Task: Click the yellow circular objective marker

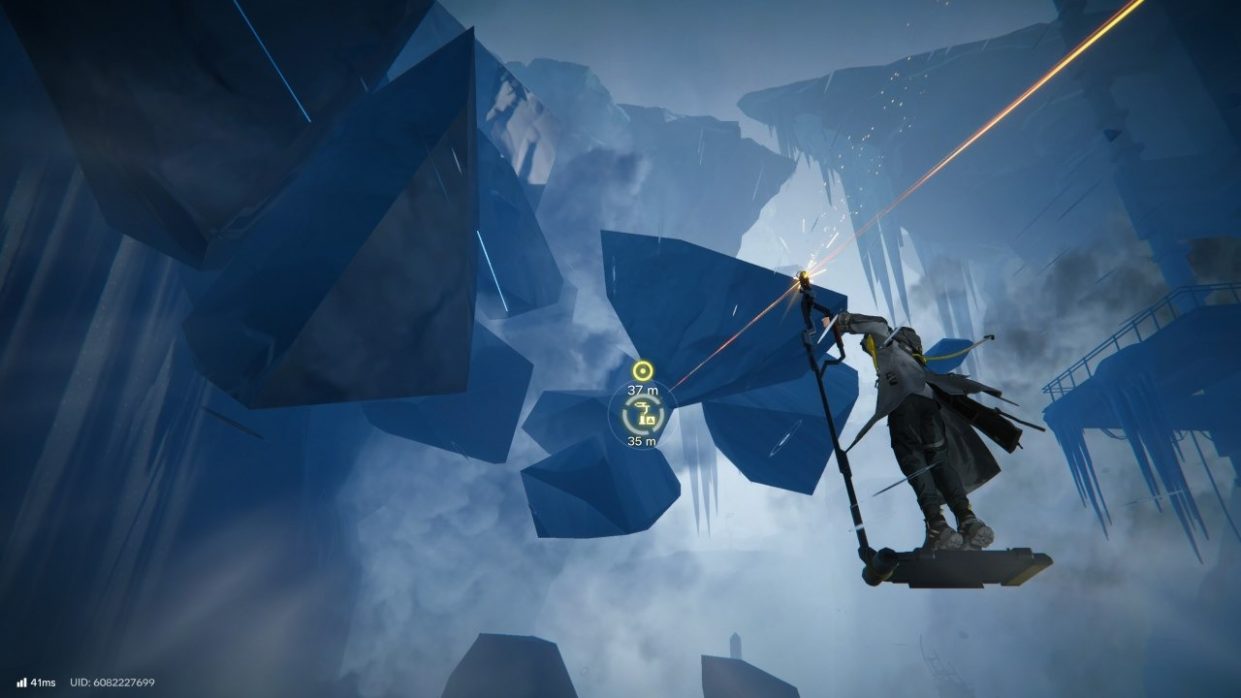Action: point(642,372)
